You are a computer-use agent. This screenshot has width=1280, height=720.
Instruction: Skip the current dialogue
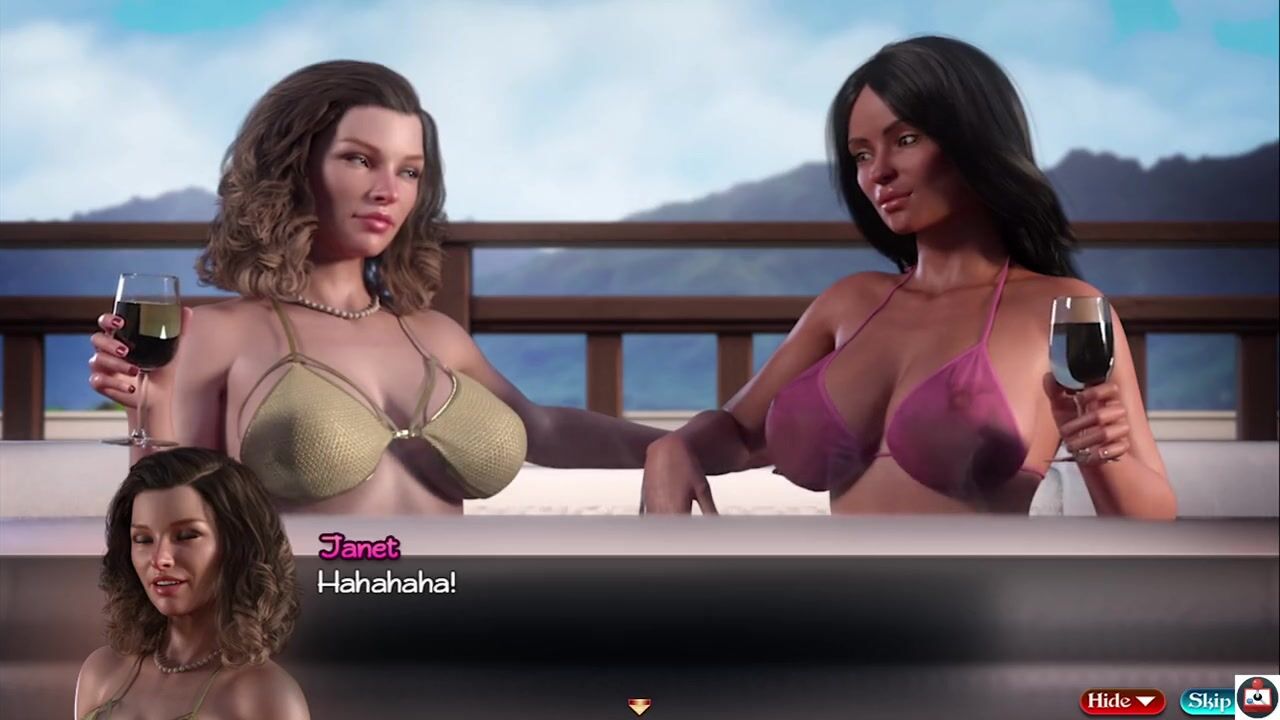click(1208, 701)
